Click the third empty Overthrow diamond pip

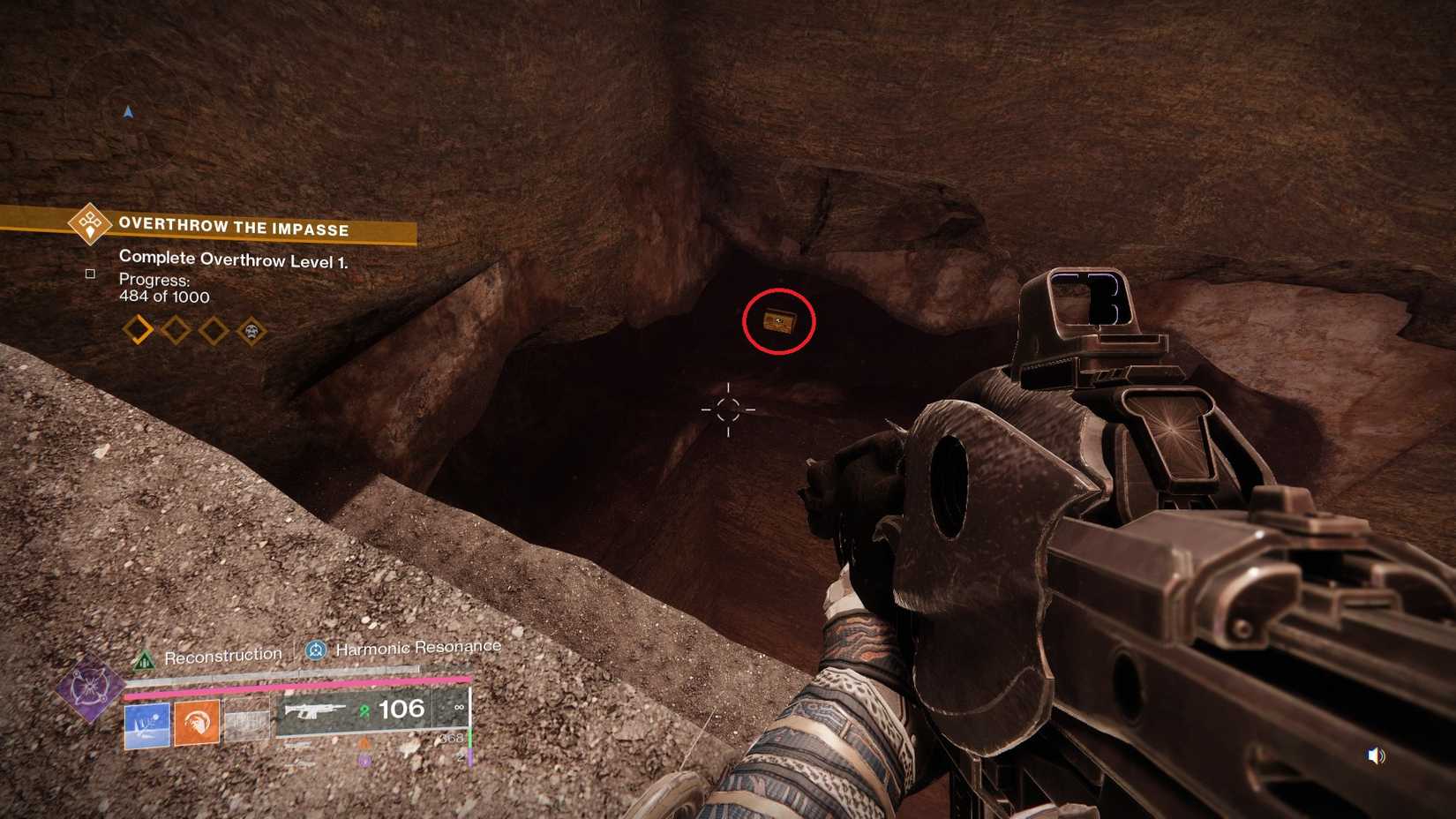point(211,330)
